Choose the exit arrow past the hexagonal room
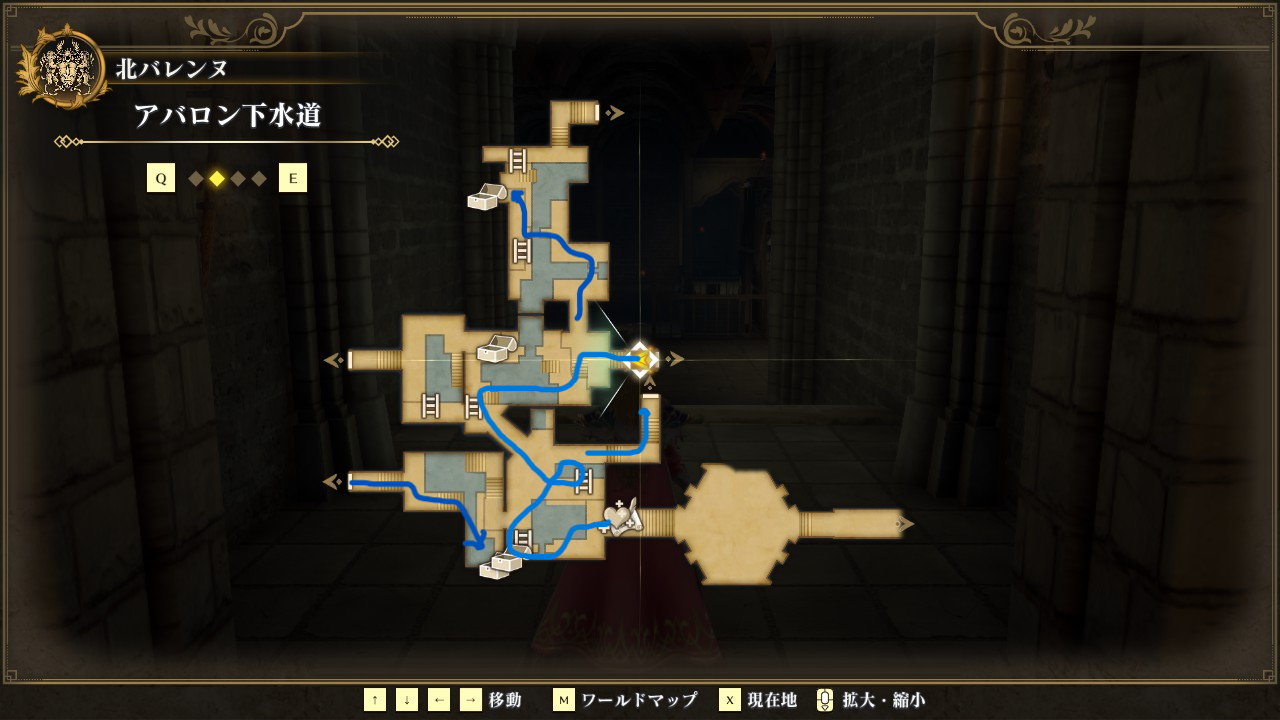This screenshot has width=1280, height=720. [905, 523]
